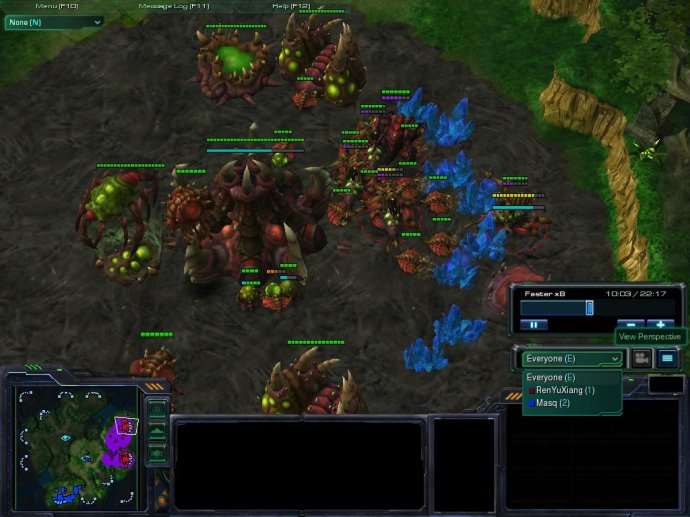Viewport: 690px width, 517px height.
Task: Open the Menu (F10) button
Action: [x=58, y=7]
